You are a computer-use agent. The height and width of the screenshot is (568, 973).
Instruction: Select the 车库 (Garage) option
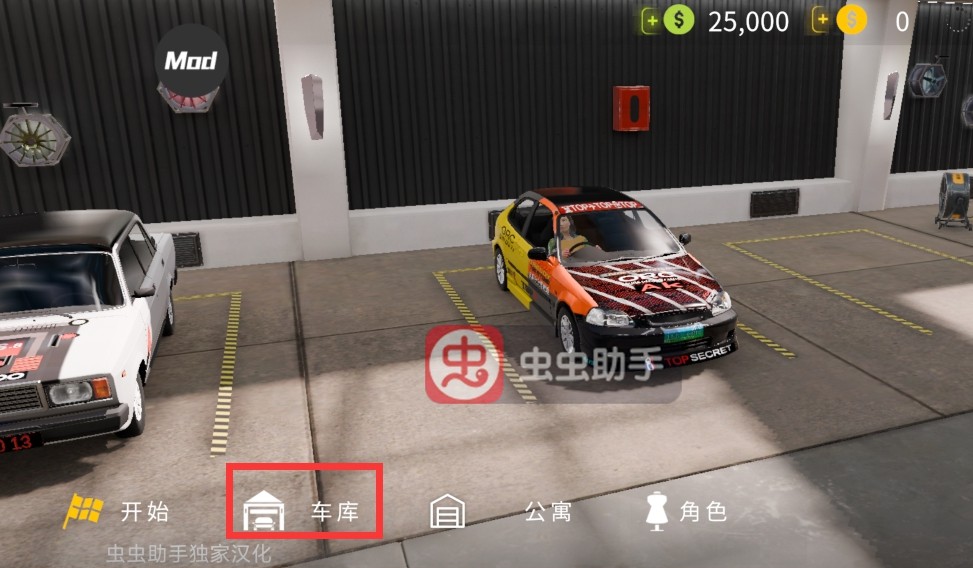304,512
